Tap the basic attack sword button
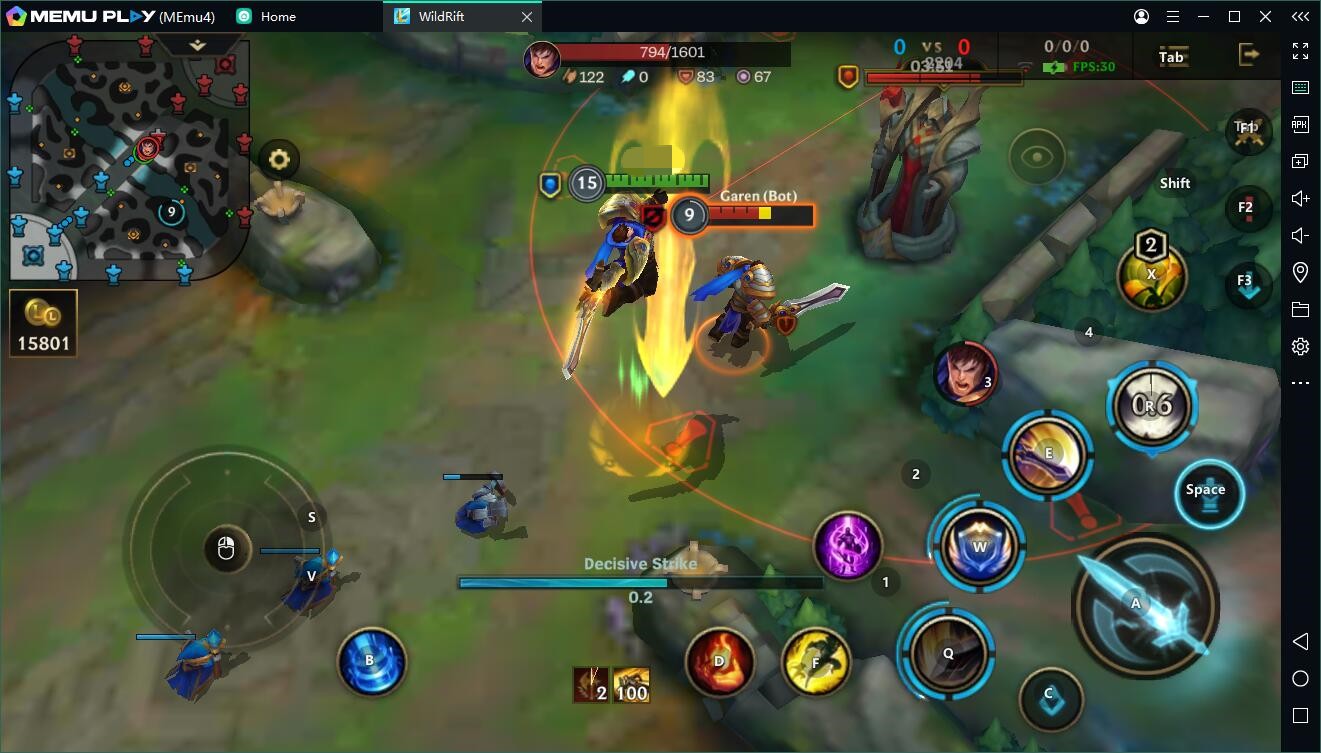The width and height of the screenshot is (1321, 753). (1144, 604)
